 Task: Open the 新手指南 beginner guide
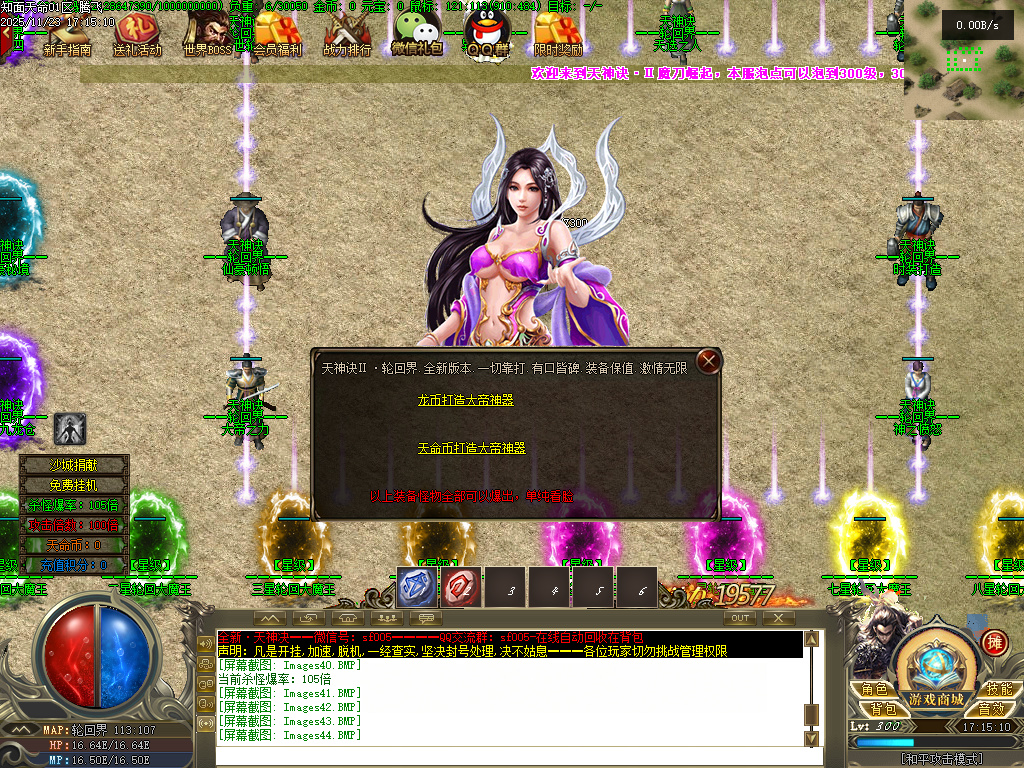pyautogui.click(x=67, y=35)
